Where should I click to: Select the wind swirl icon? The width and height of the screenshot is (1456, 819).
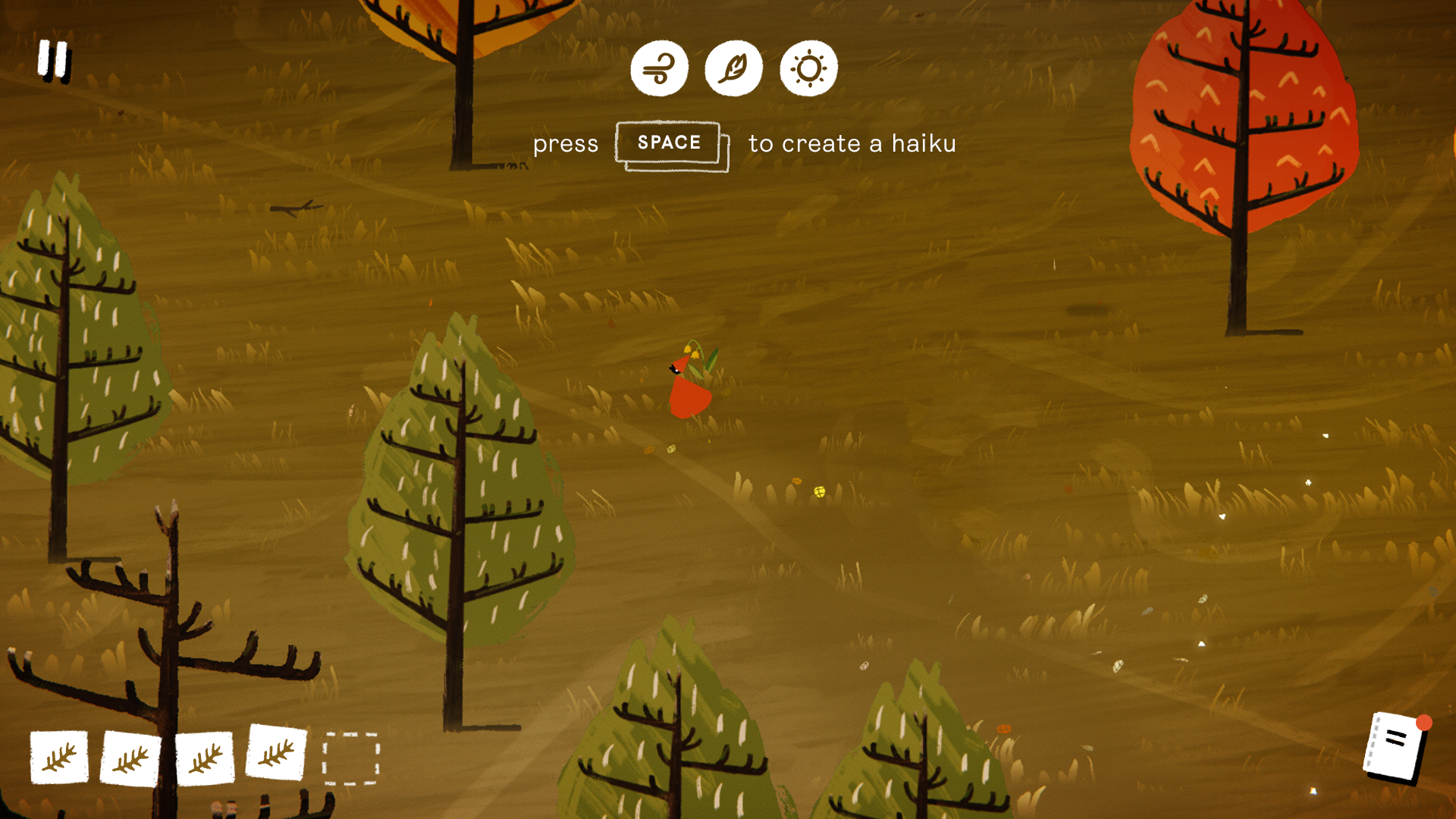659,69
